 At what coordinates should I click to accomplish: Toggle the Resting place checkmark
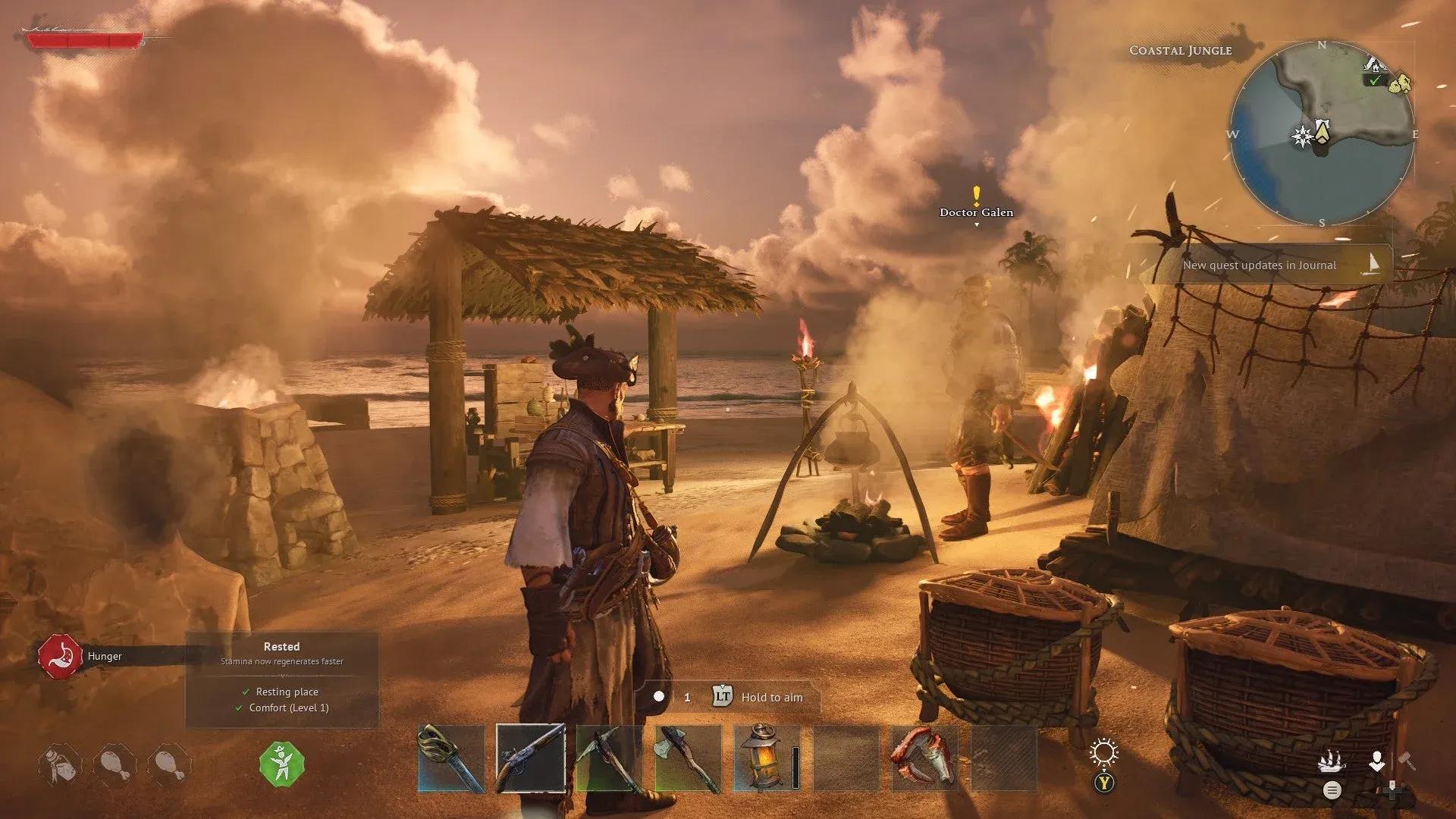(245, 692)
